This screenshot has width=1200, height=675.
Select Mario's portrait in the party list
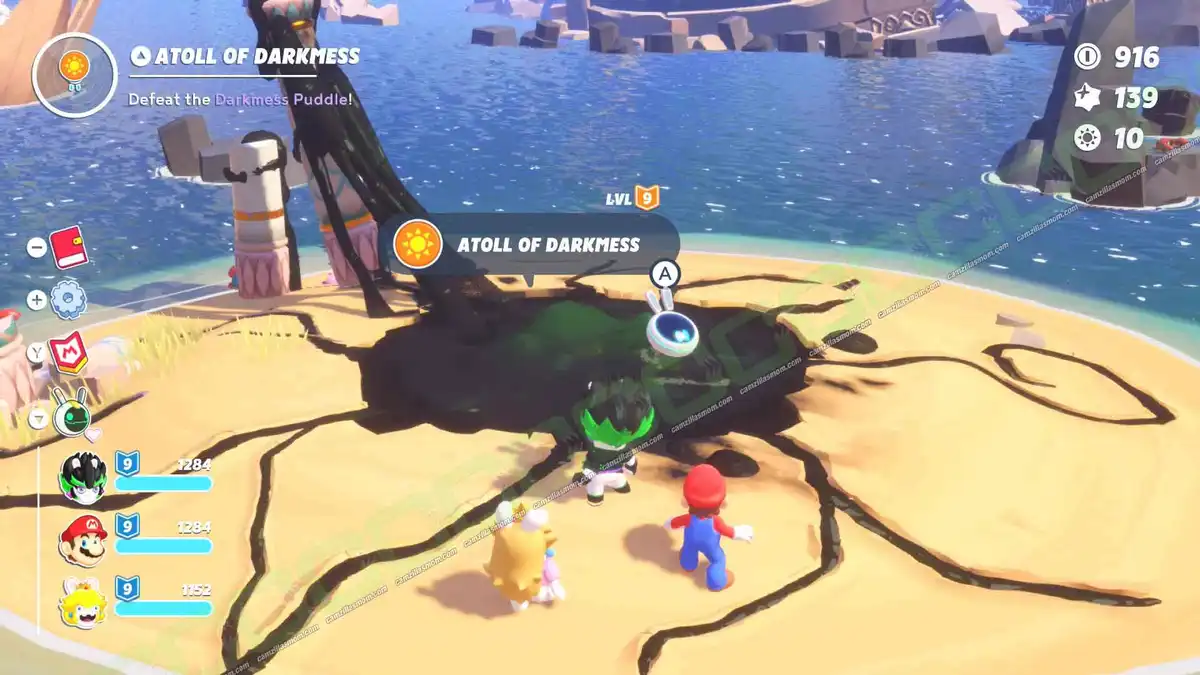pos(83,540)
